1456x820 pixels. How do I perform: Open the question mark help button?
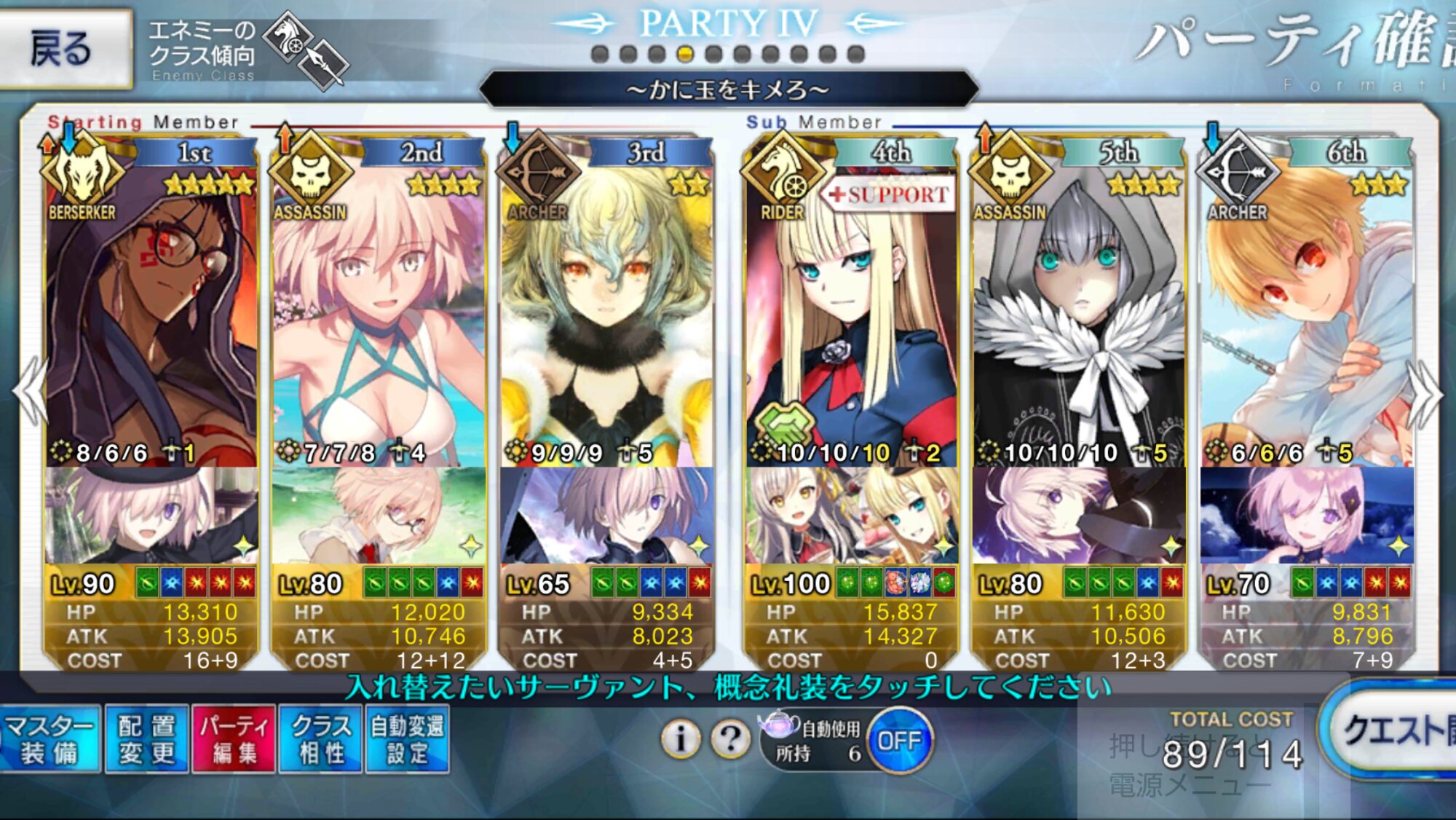pyautogui.click(x=730, y=739)
